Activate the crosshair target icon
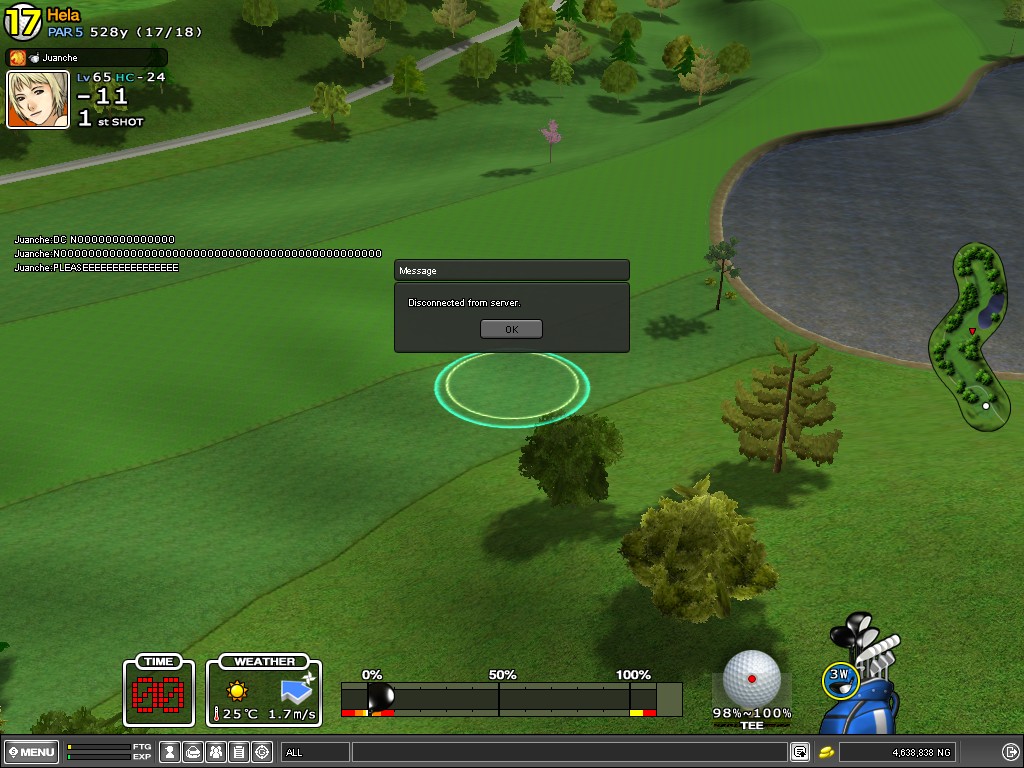Image resolution: width=1024 pixels, height=768 pixels. (262, 752)
